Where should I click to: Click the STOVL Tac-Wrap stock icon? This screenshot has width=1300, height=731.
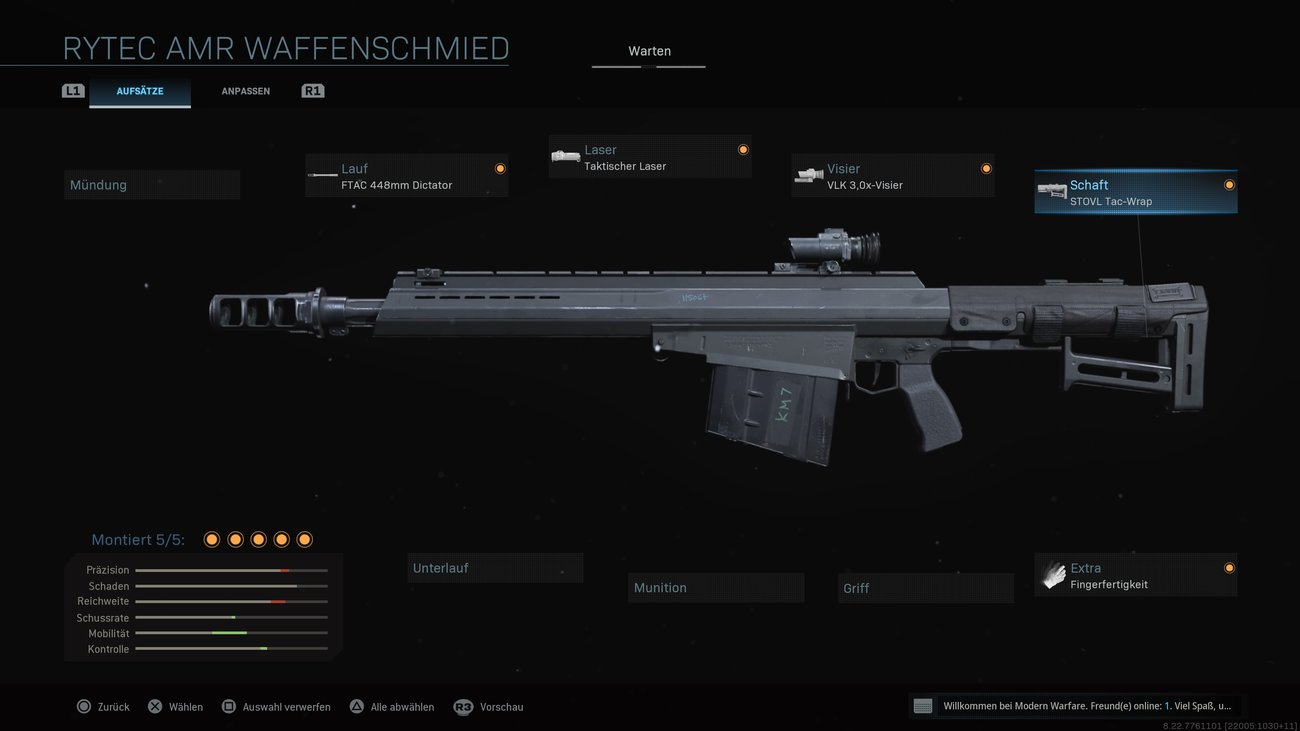tap(1052, 191)
